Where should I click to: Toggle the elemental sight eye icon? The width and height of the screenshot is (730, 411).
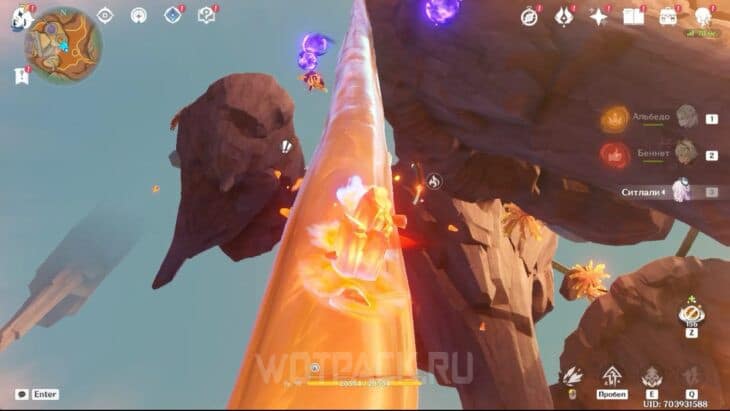tap(105, 15)
